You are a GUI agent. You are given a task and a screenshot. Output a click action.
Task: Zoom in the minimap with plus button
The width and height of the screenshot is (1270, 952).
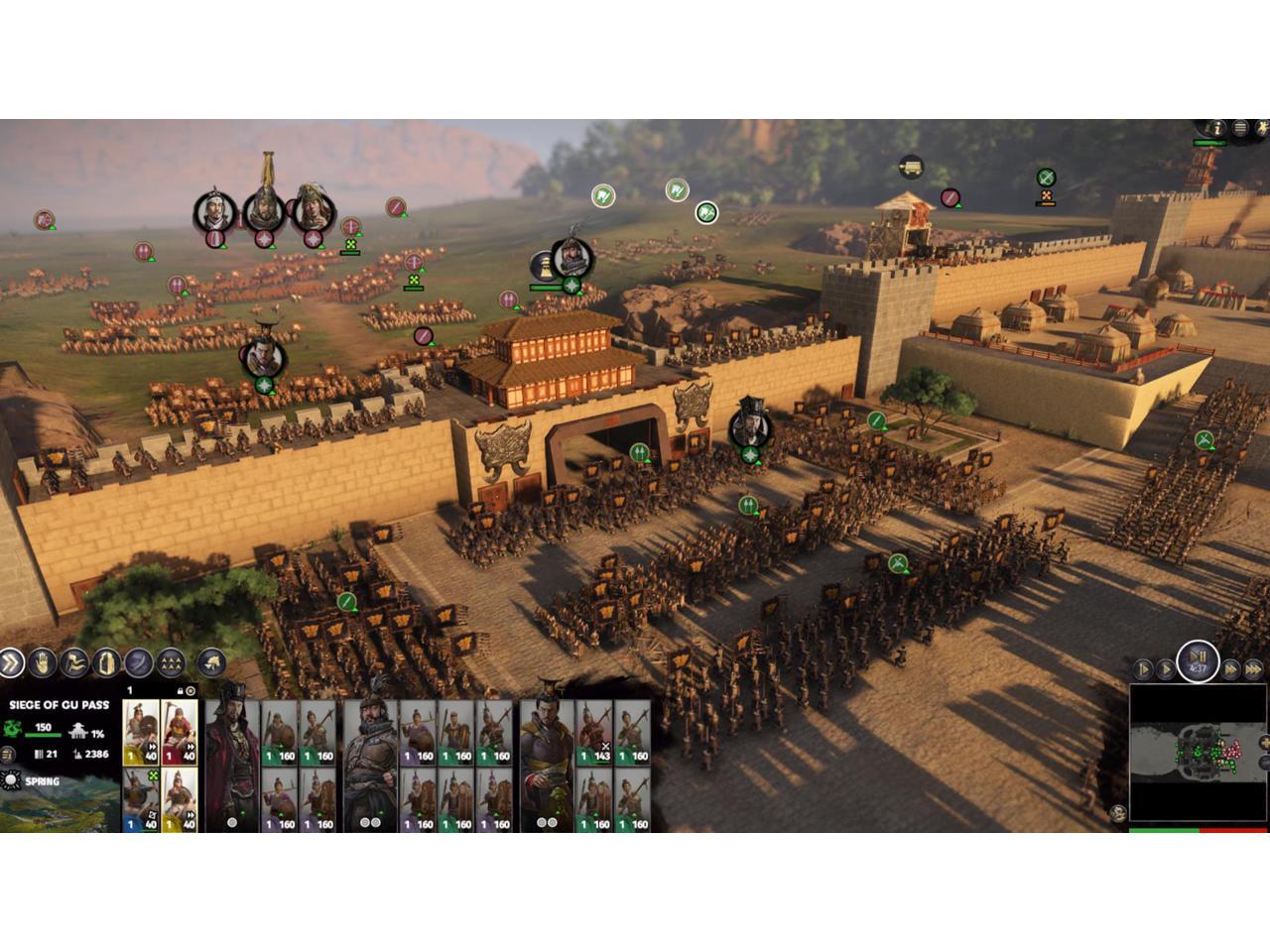[1265, 742]
